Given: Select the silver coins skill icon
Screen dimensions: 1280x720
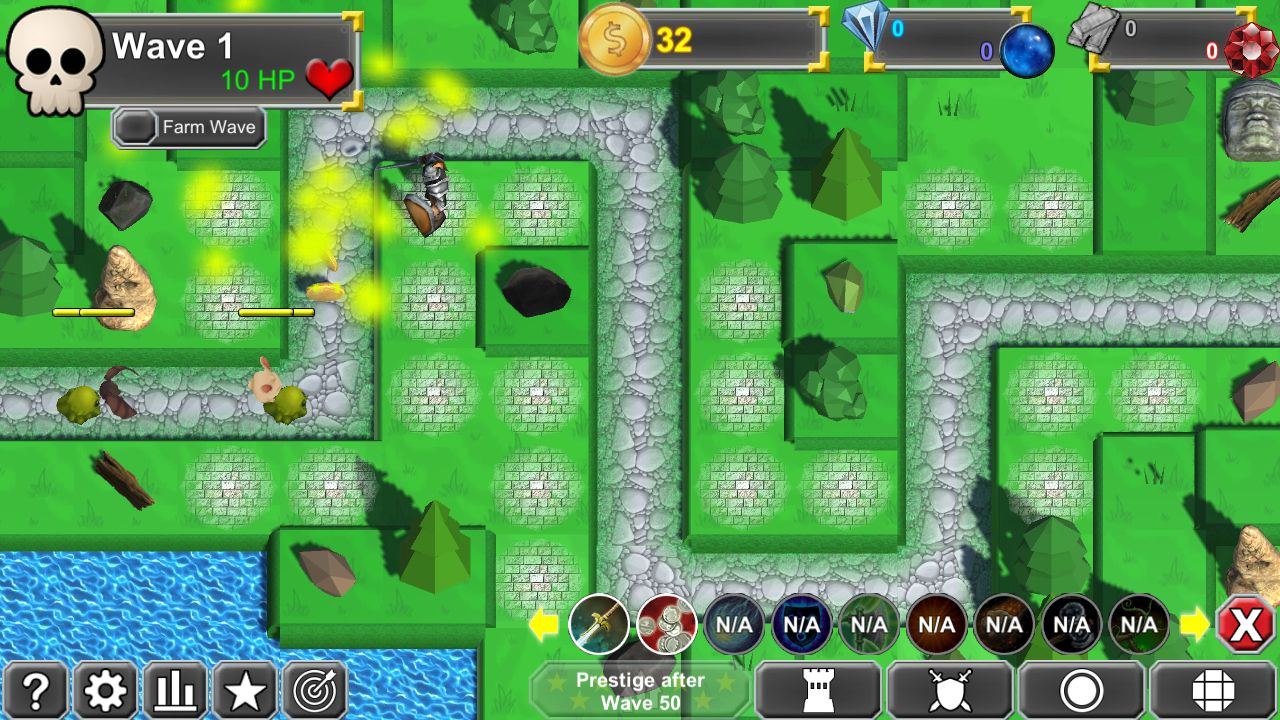Looking at the screenshot, I should point(666,625).
